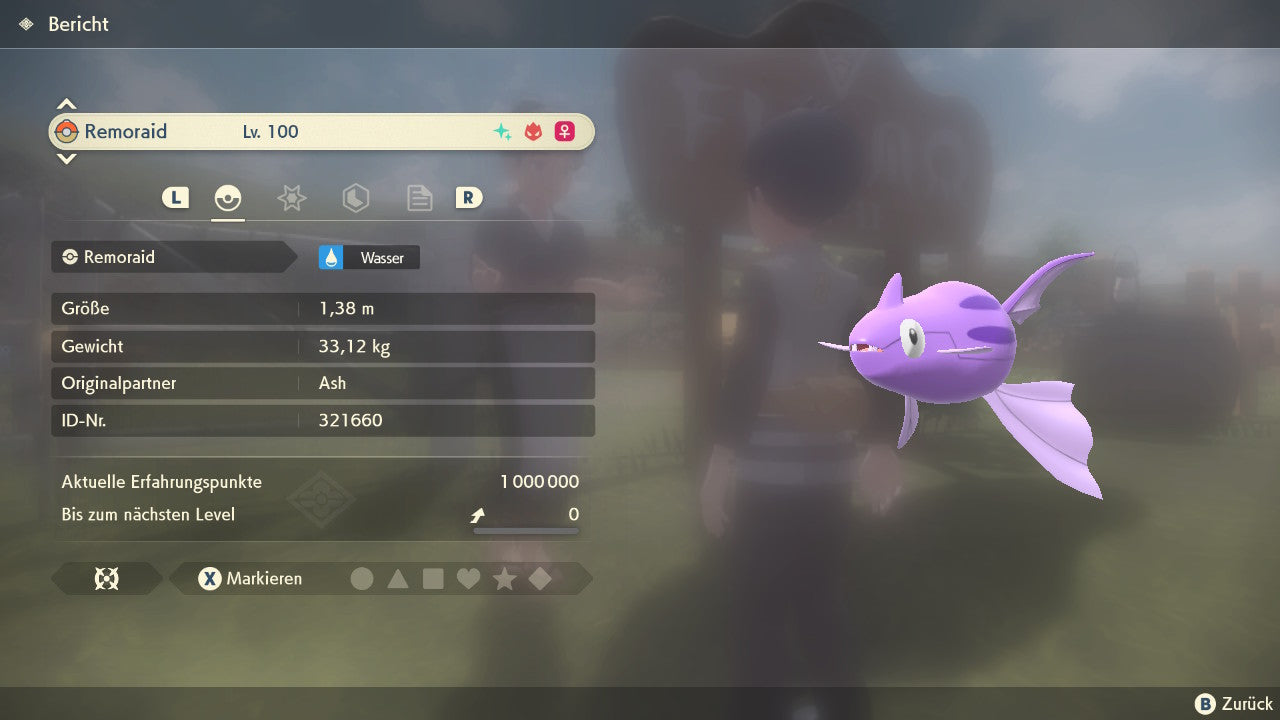Click the origin mark emblem icon
This screenshot has height=720, width=1280.
(106, 579)
